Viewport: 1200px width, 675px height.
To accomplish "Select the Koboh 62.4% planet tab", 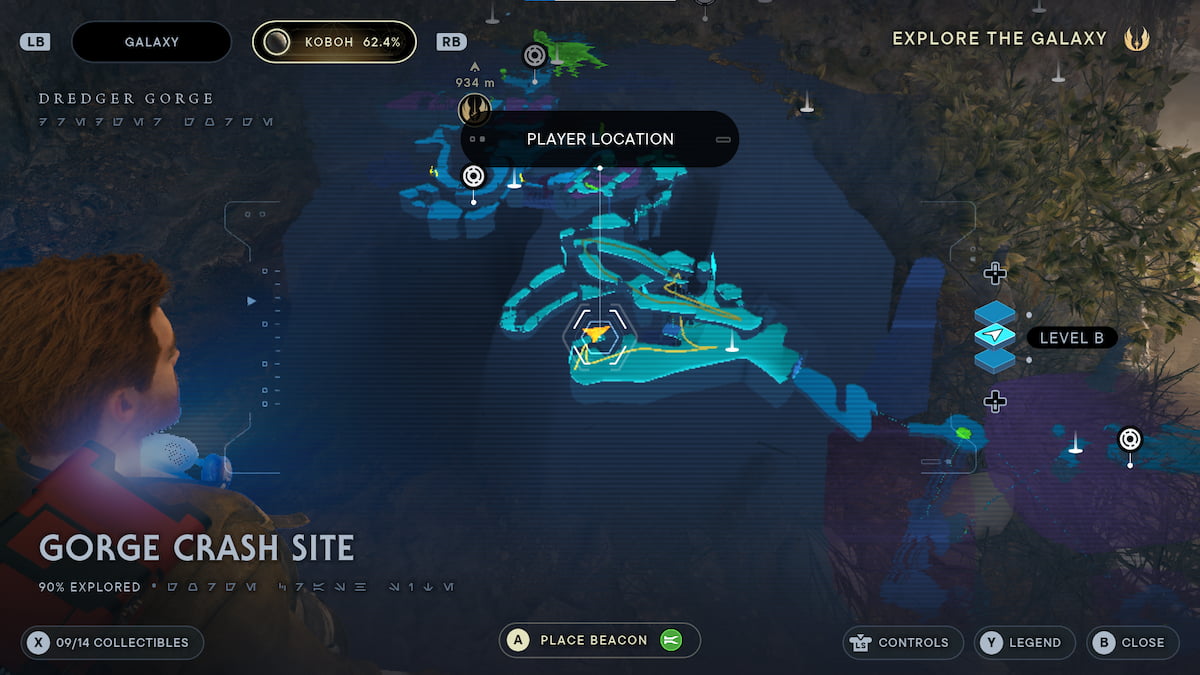I will 334,42.
